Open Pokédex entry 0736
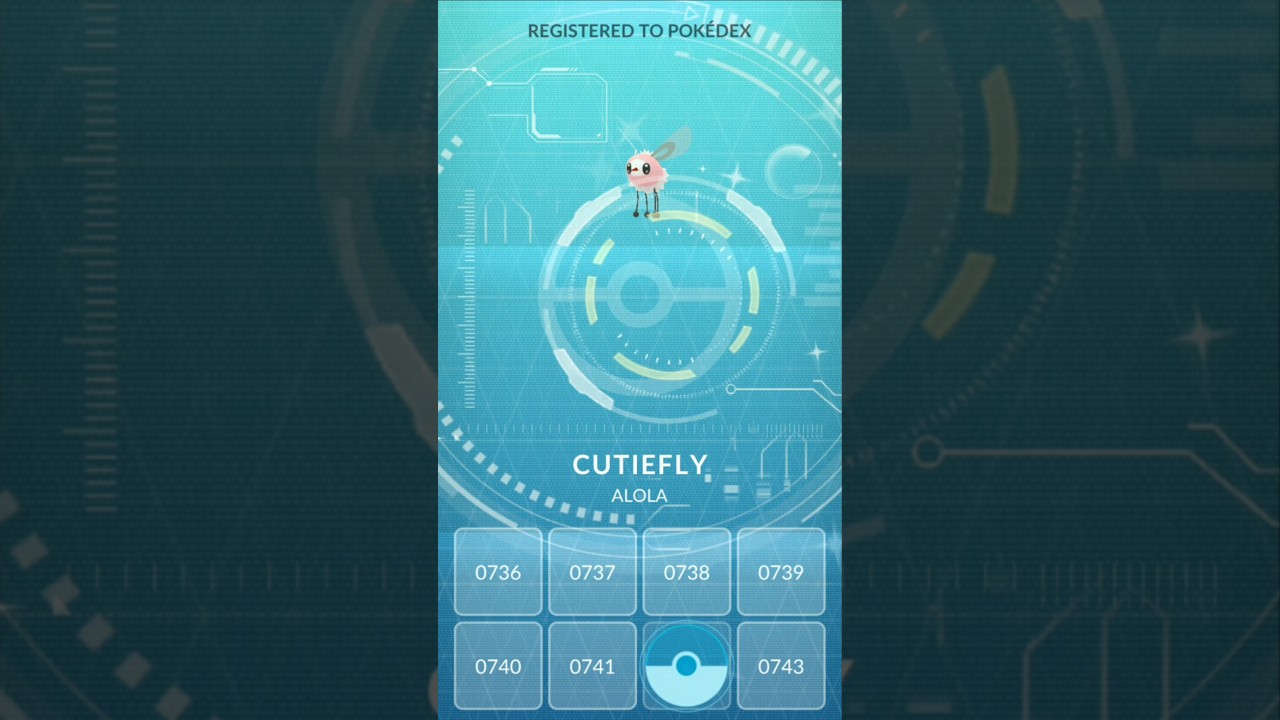1280x720 pixels. (498, 572)
